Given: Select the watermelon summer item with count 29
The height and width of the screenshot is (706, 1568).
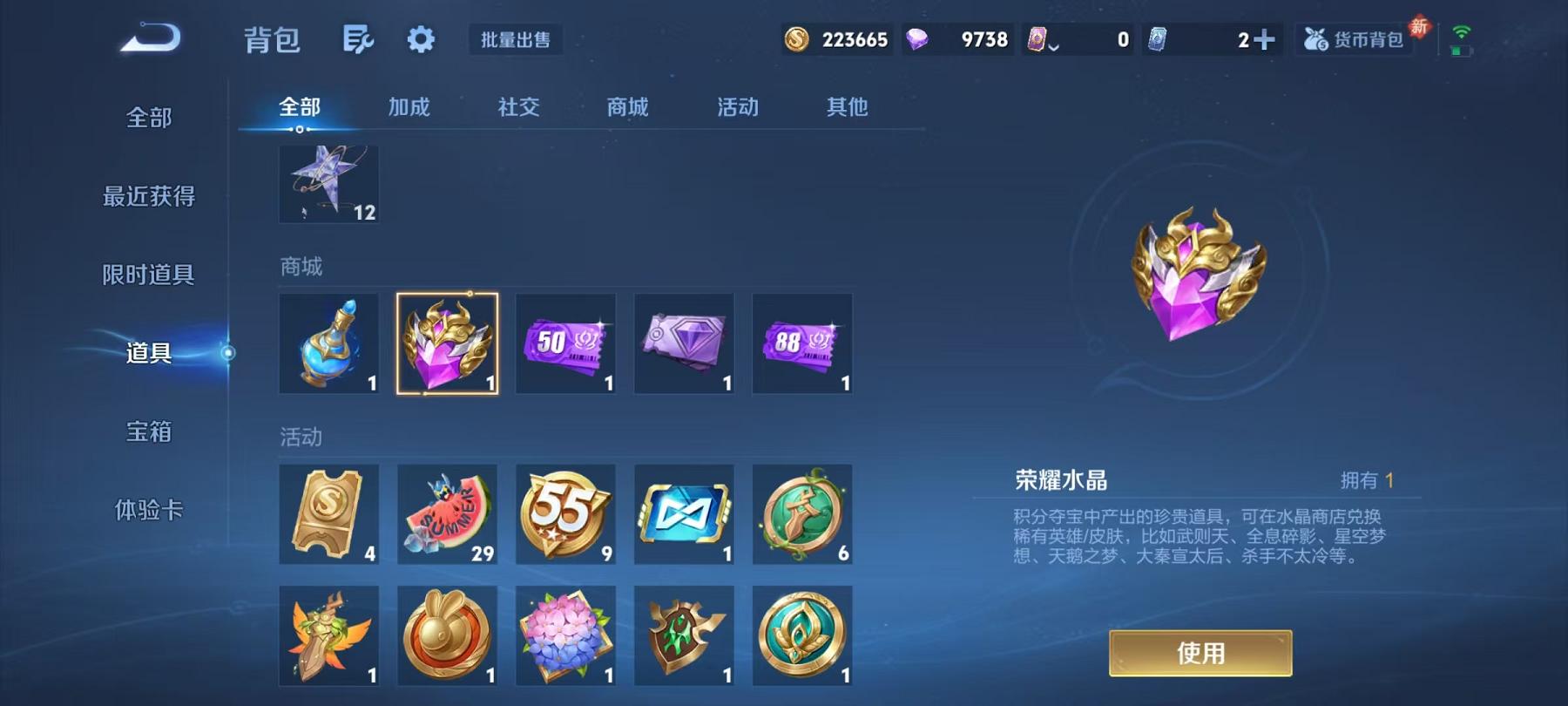Looking at the screenshot, I should point(447,514).
